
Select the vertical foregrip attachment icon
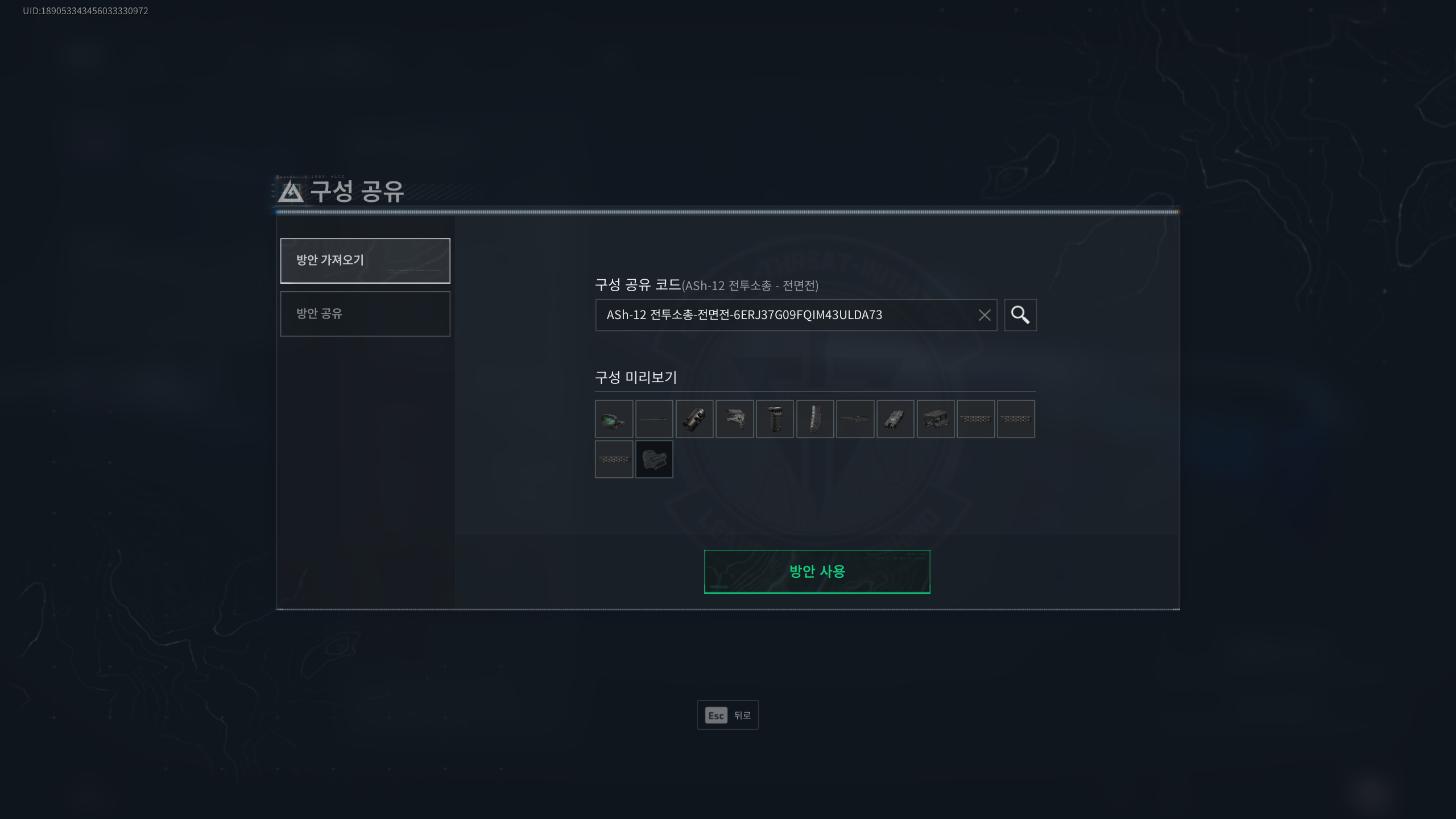pos(776,419)
